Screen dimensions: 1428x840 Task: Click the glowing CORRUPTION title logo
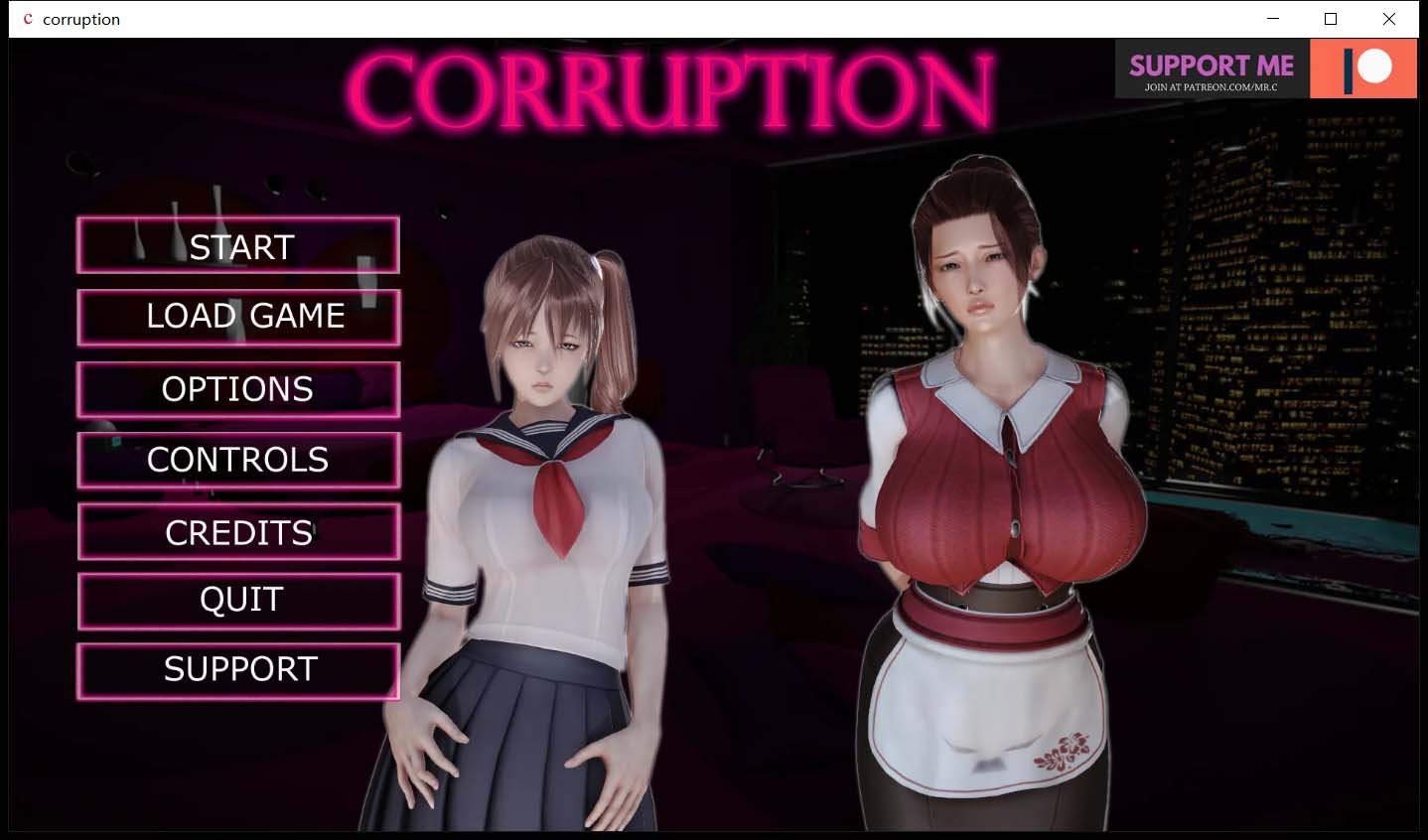(x=671, y=84)
